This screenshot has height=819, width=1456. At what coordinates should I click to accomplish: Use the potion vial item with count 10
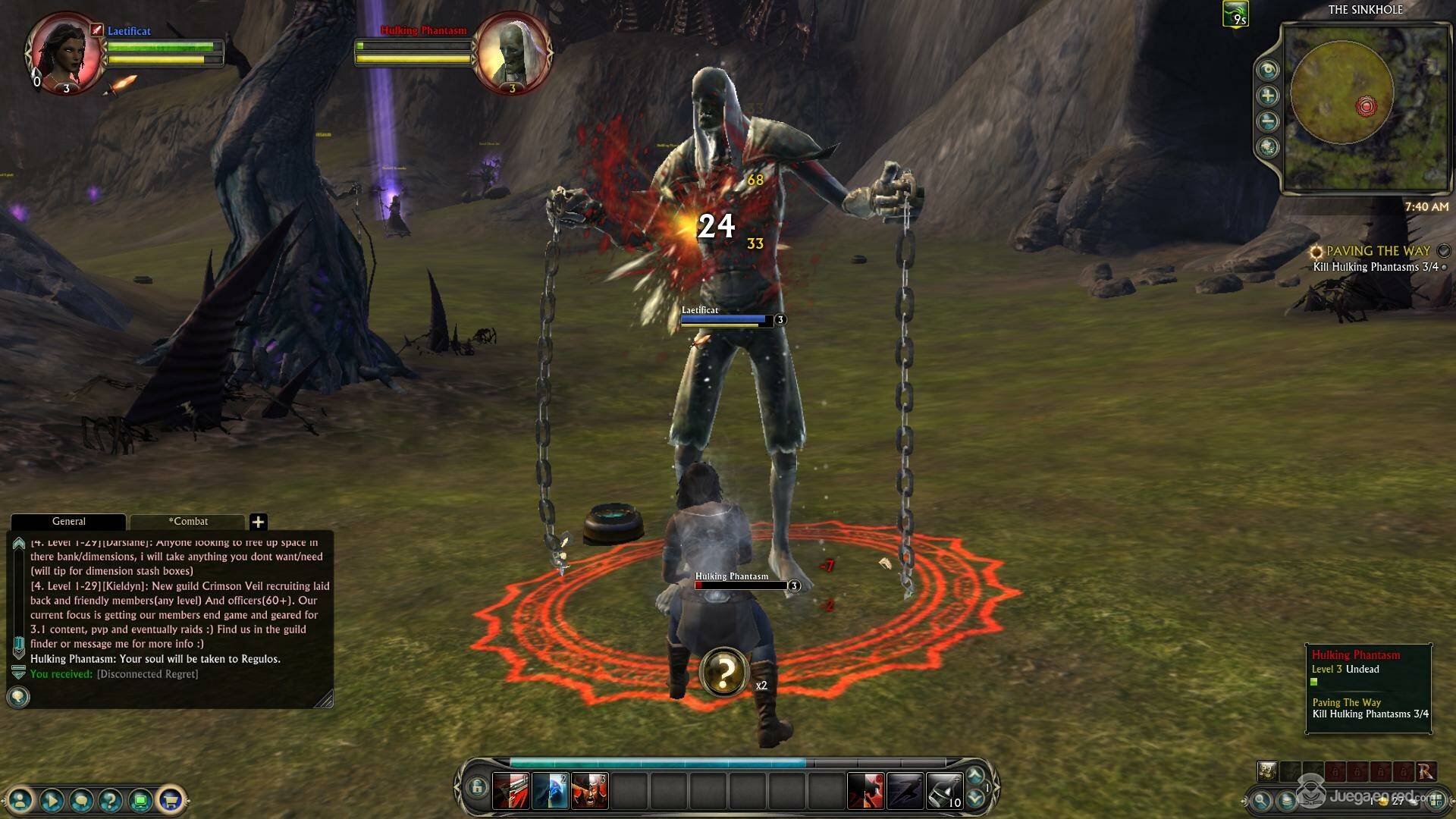(x=944, y=790)
